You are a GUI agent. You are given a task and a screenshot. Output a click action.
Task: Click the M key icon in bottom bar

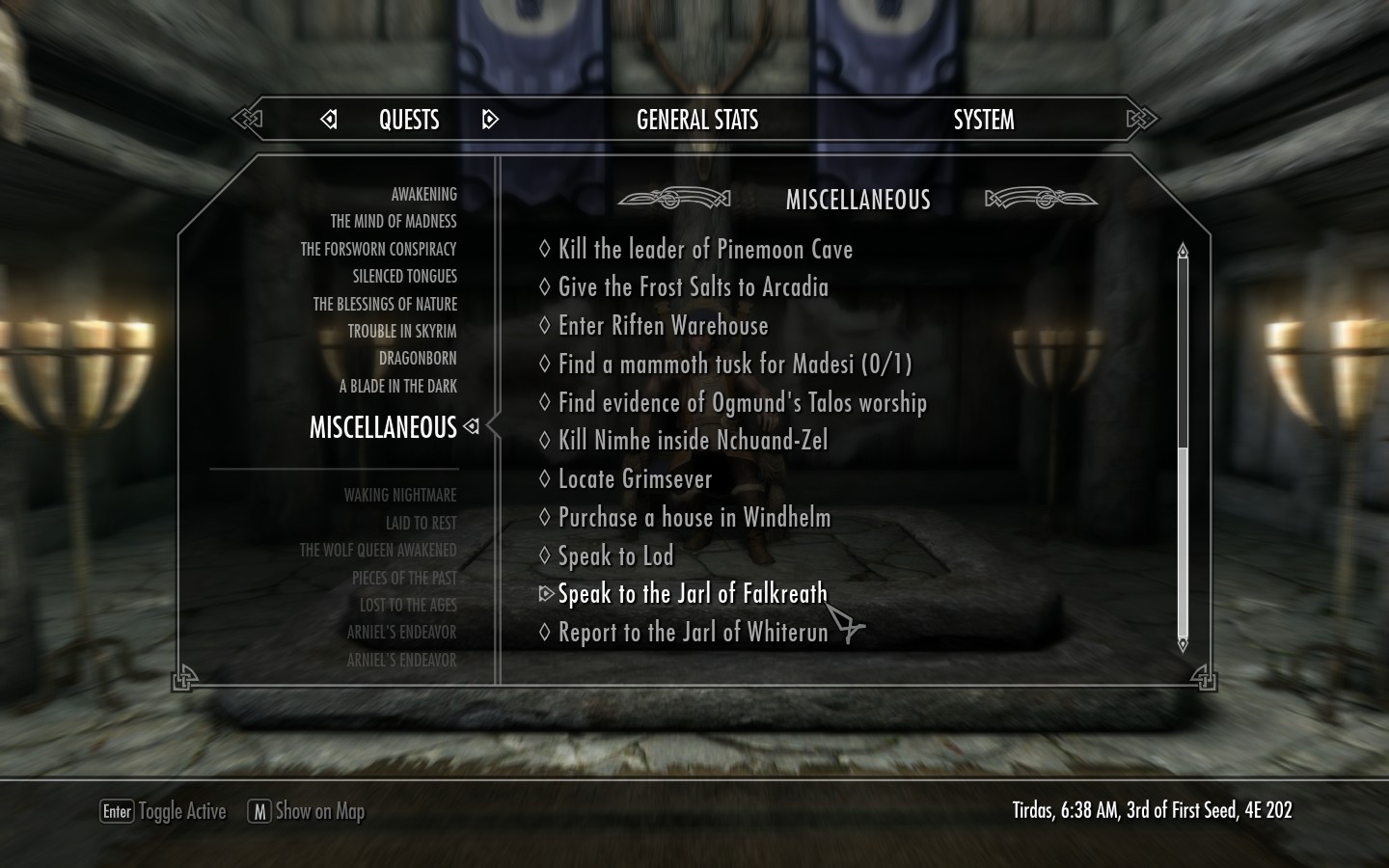[x=258, y=813]
